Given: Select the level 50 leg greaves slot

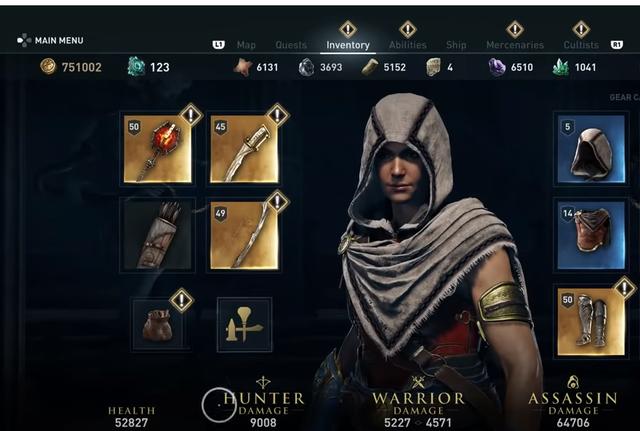Looking at the screenshot, I should 590,322.
